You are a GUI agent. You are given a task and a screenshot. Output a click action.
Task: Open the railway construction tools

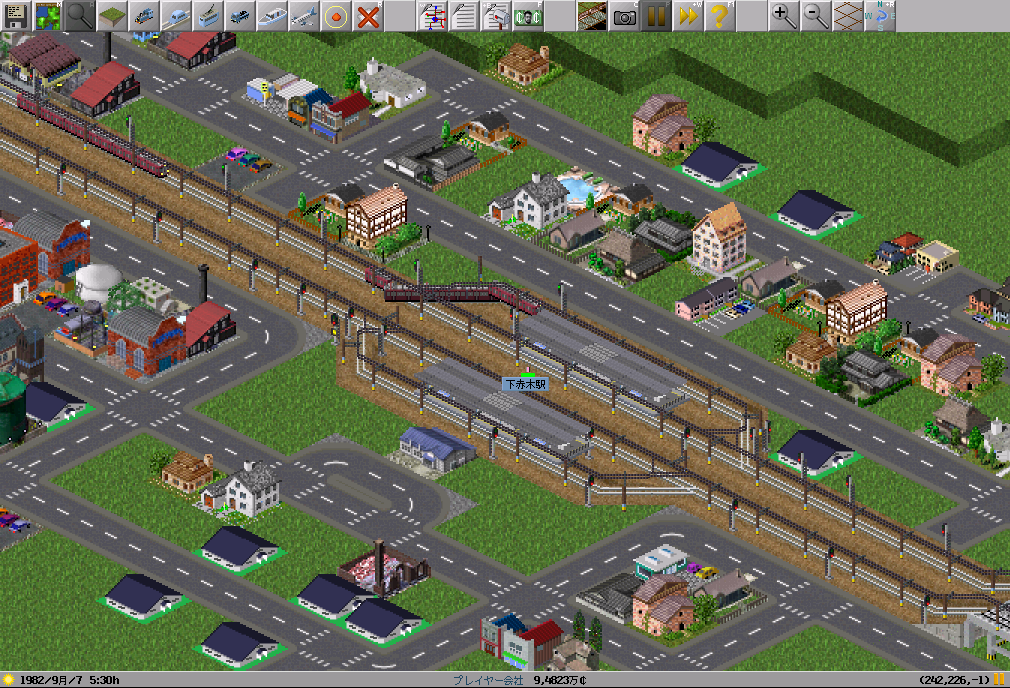coord(144,15)
